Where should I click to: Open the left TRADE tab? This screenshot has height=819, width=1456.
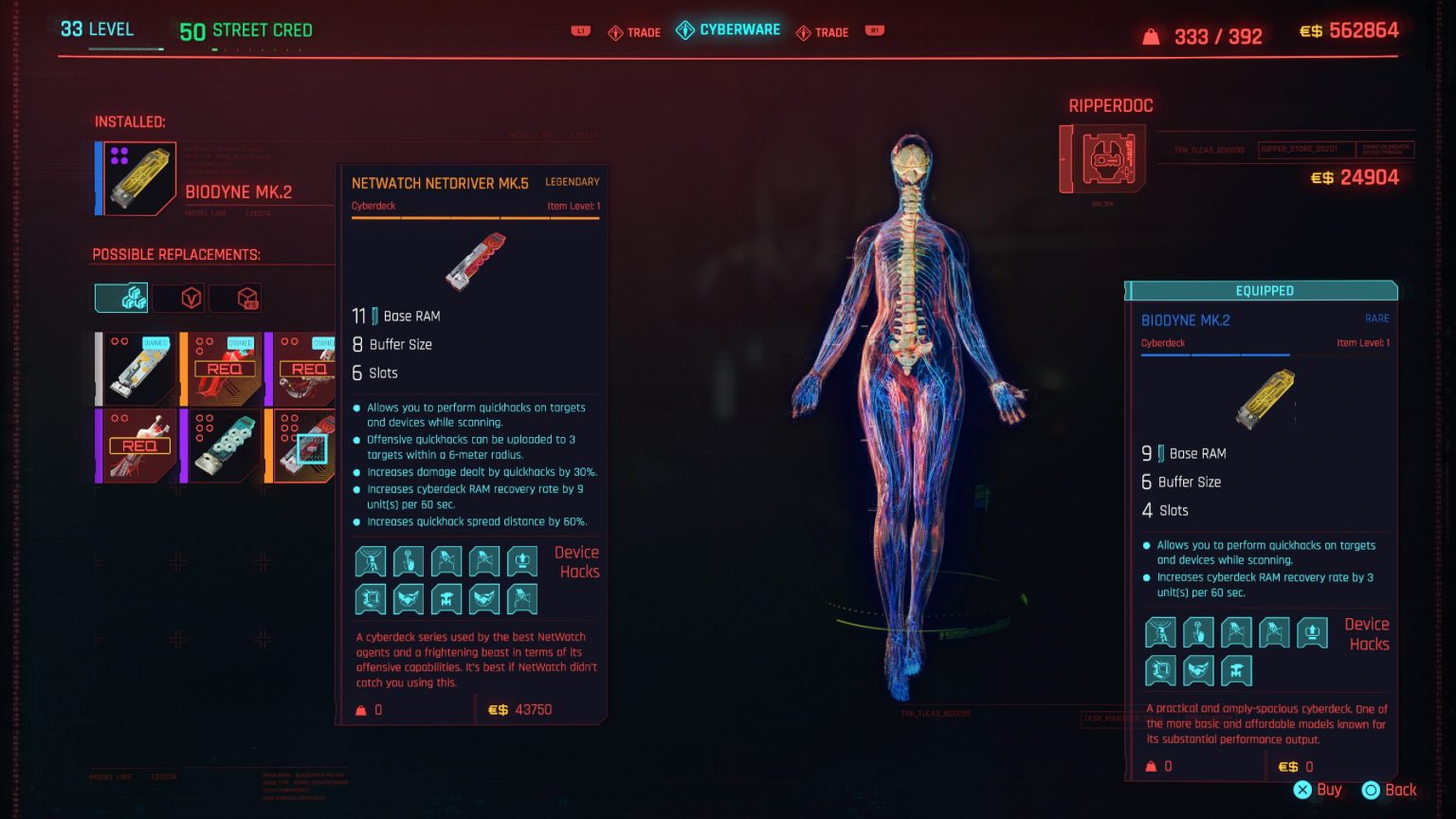coord(633,31)
